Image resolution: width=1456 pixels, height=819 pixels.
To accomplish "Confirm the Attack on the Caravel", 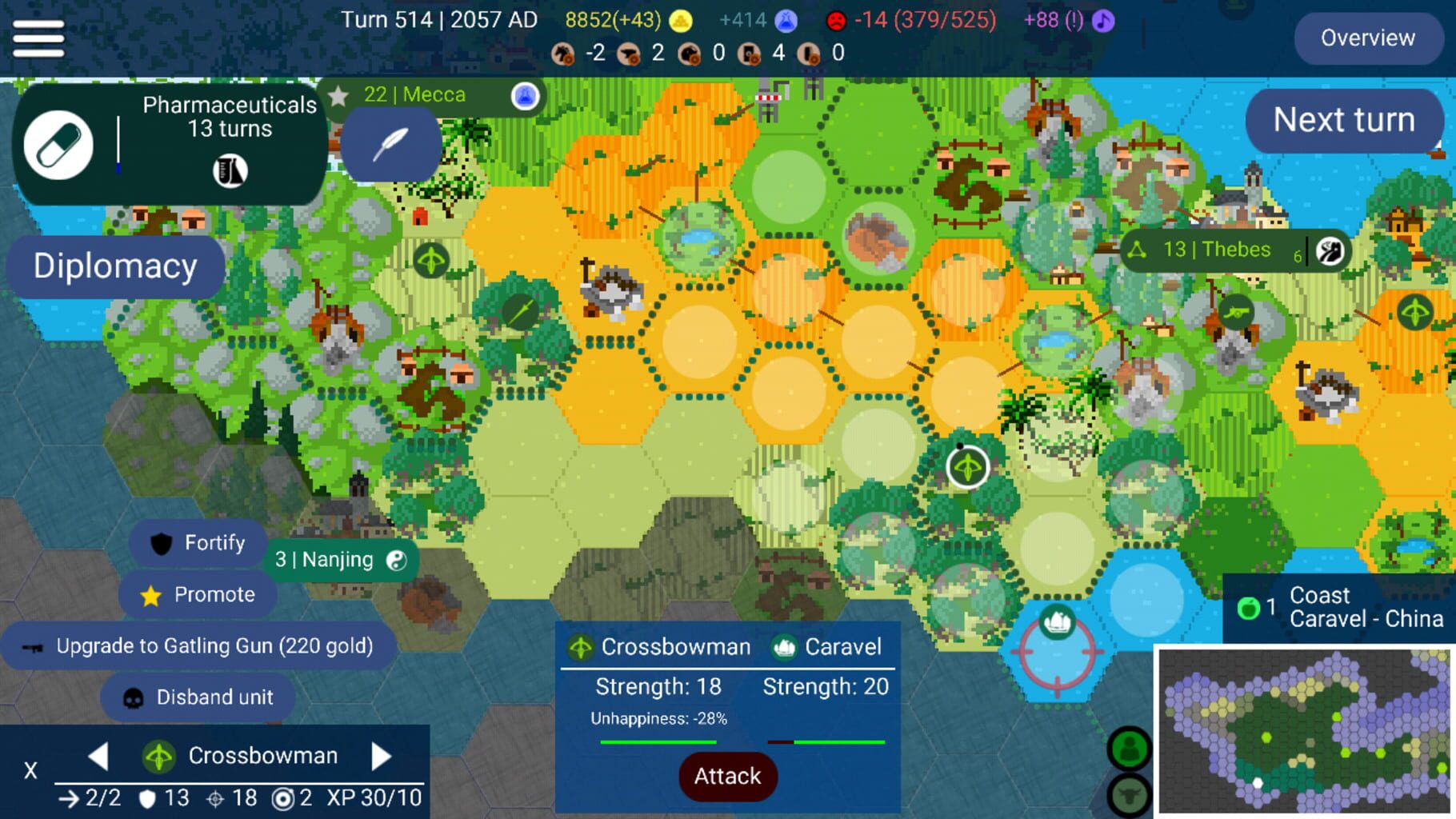I will point(726,776).
